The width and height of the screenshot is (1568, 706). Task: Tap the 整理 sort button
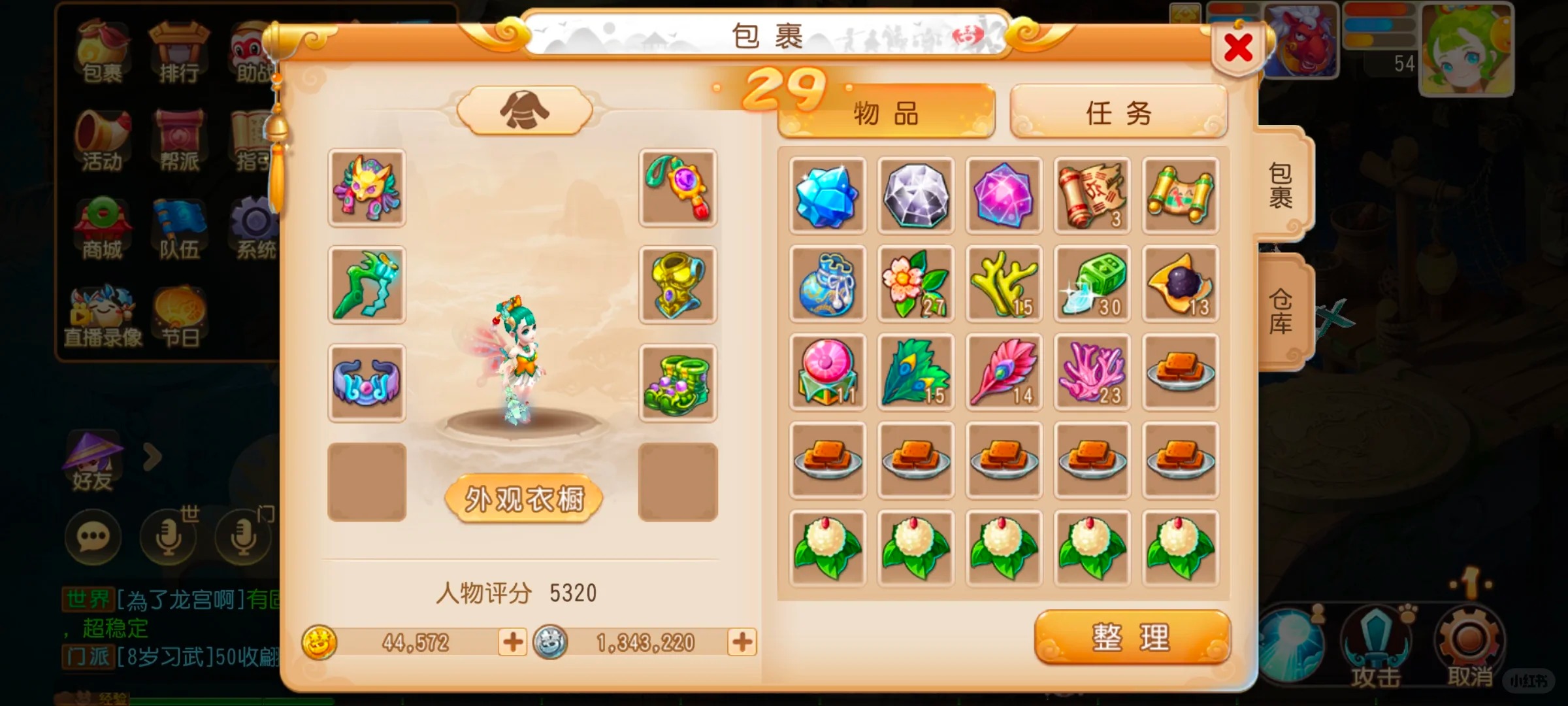click(x=1132, y=637)
